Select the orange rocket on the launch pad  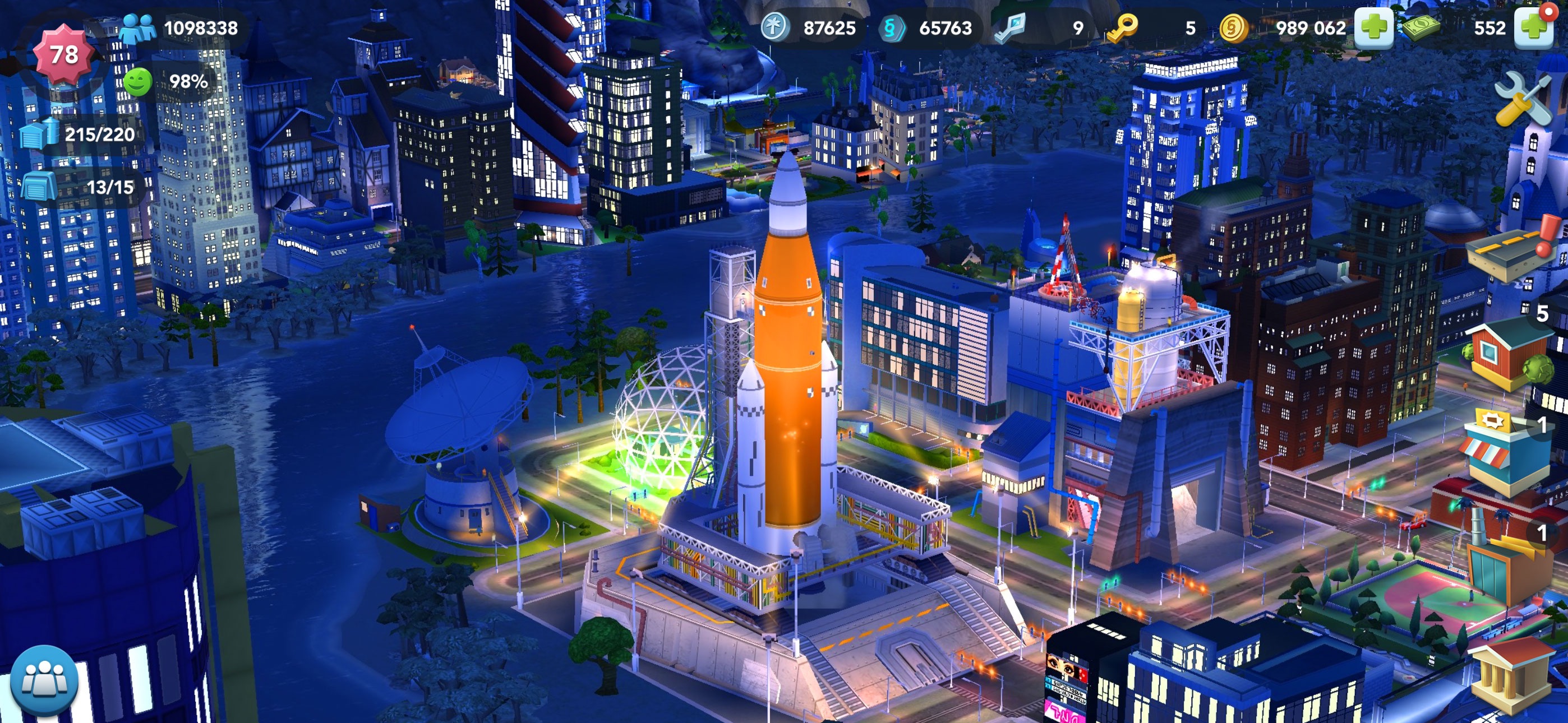click(x=788, y=365)
